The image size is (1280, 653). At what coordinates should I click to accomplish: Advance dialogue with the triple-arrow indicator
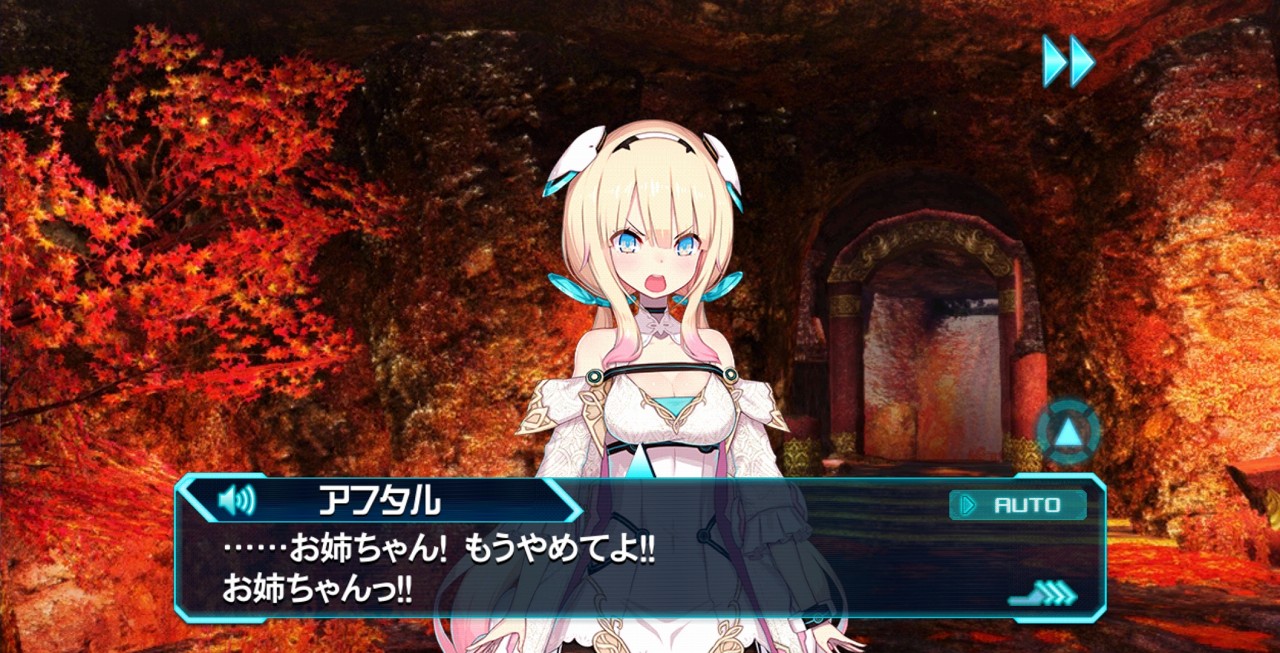tap(1044, 594)
